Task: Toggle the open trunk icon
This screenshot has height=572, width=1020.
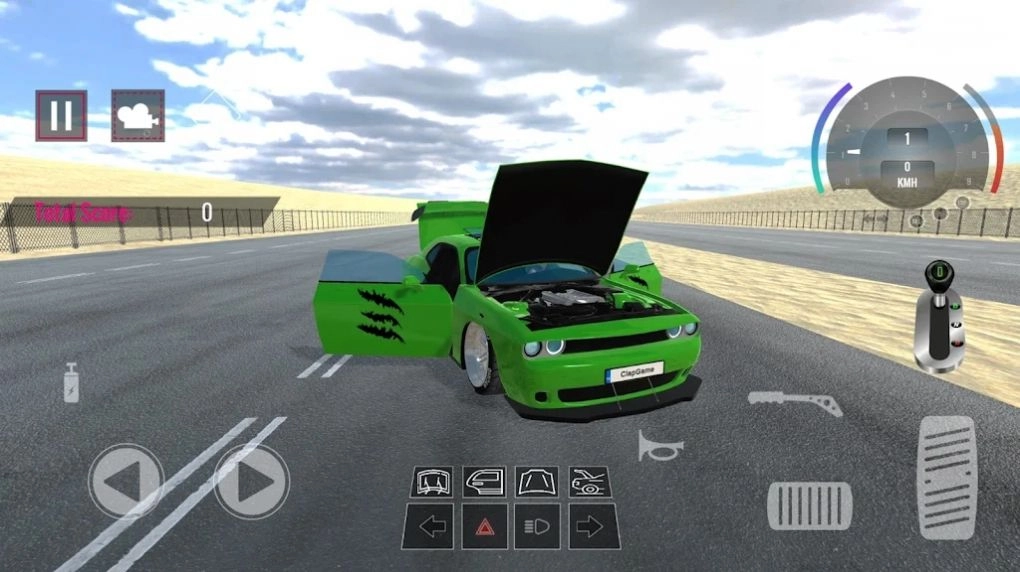Action: coord(590,481)
